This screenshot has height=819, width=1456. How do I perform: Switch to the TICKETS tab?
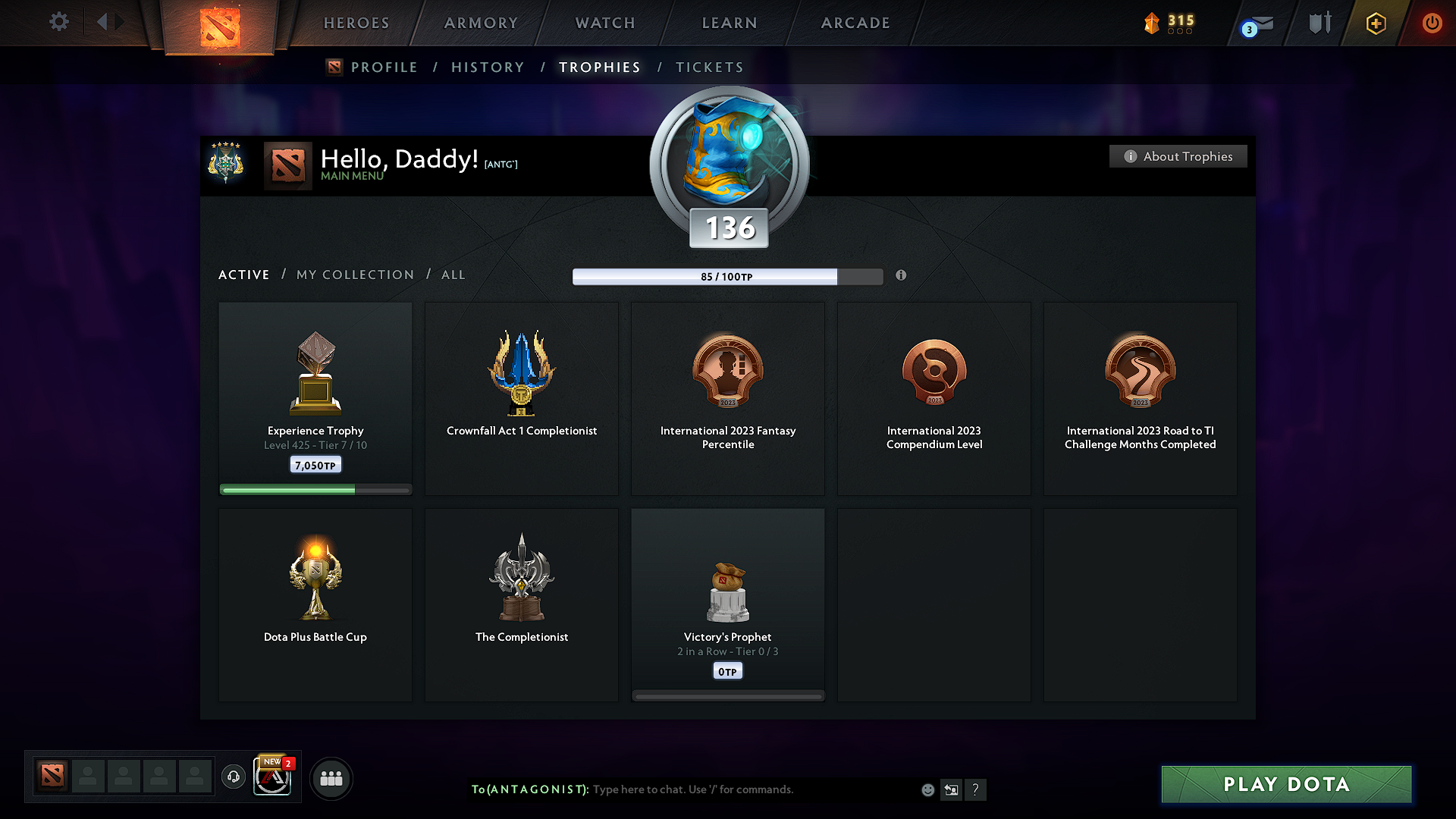point(709,67)
